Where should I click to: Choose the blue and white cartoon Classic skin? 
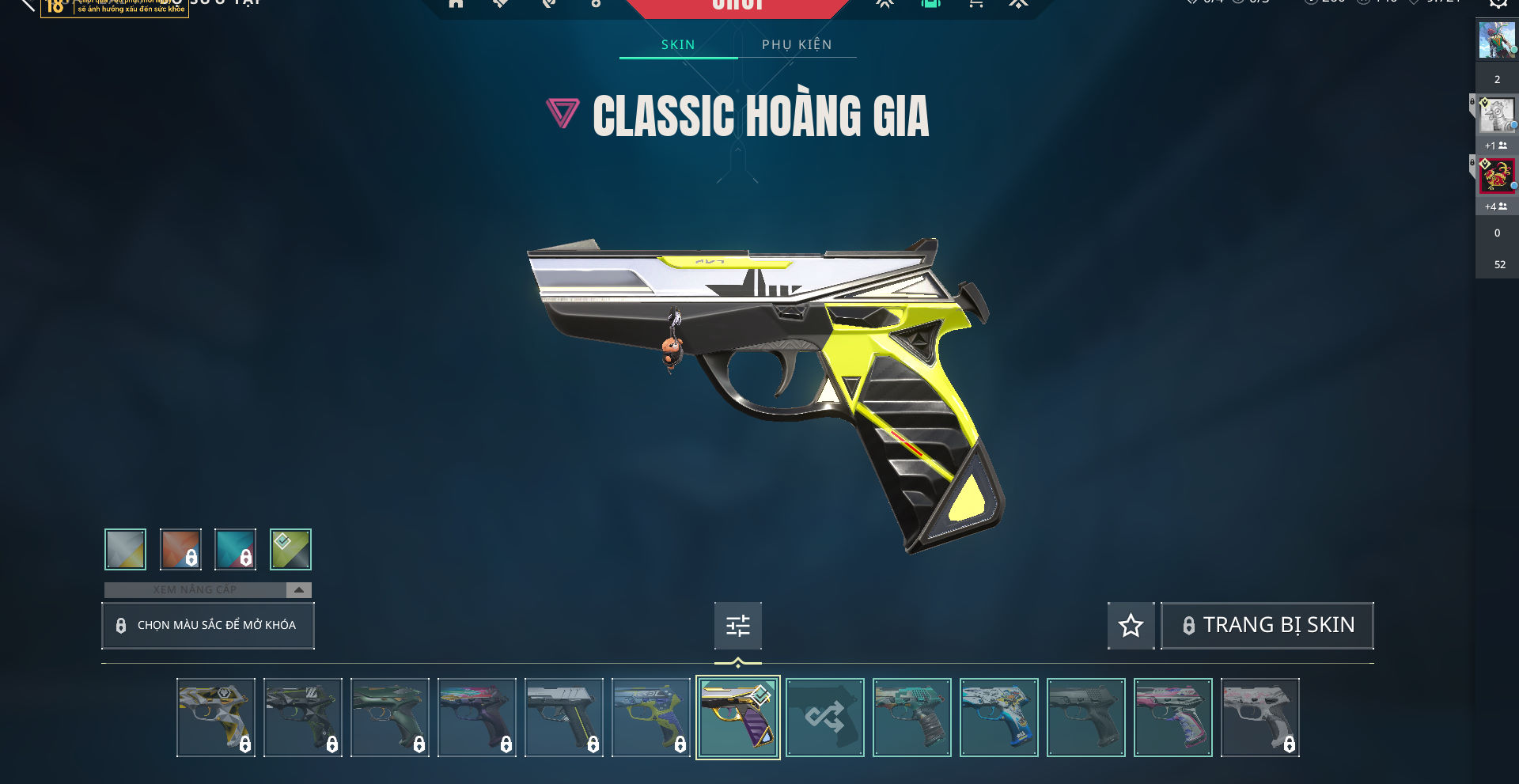pyautogui.click(x=998, y=718)
